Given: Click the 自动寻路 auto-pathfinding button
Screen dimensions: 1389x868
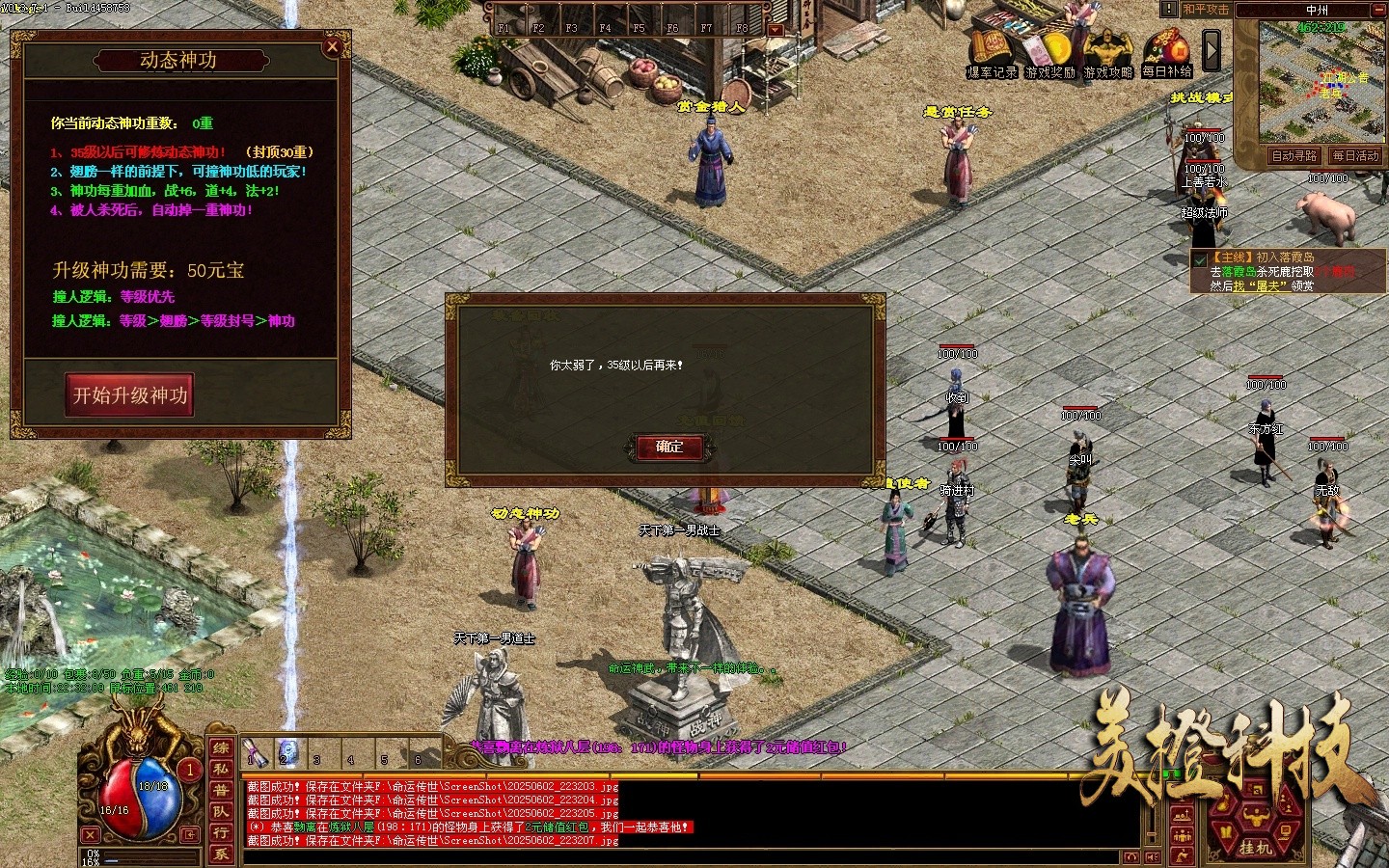Looking at the screenshot, I should coord(1294,156).
